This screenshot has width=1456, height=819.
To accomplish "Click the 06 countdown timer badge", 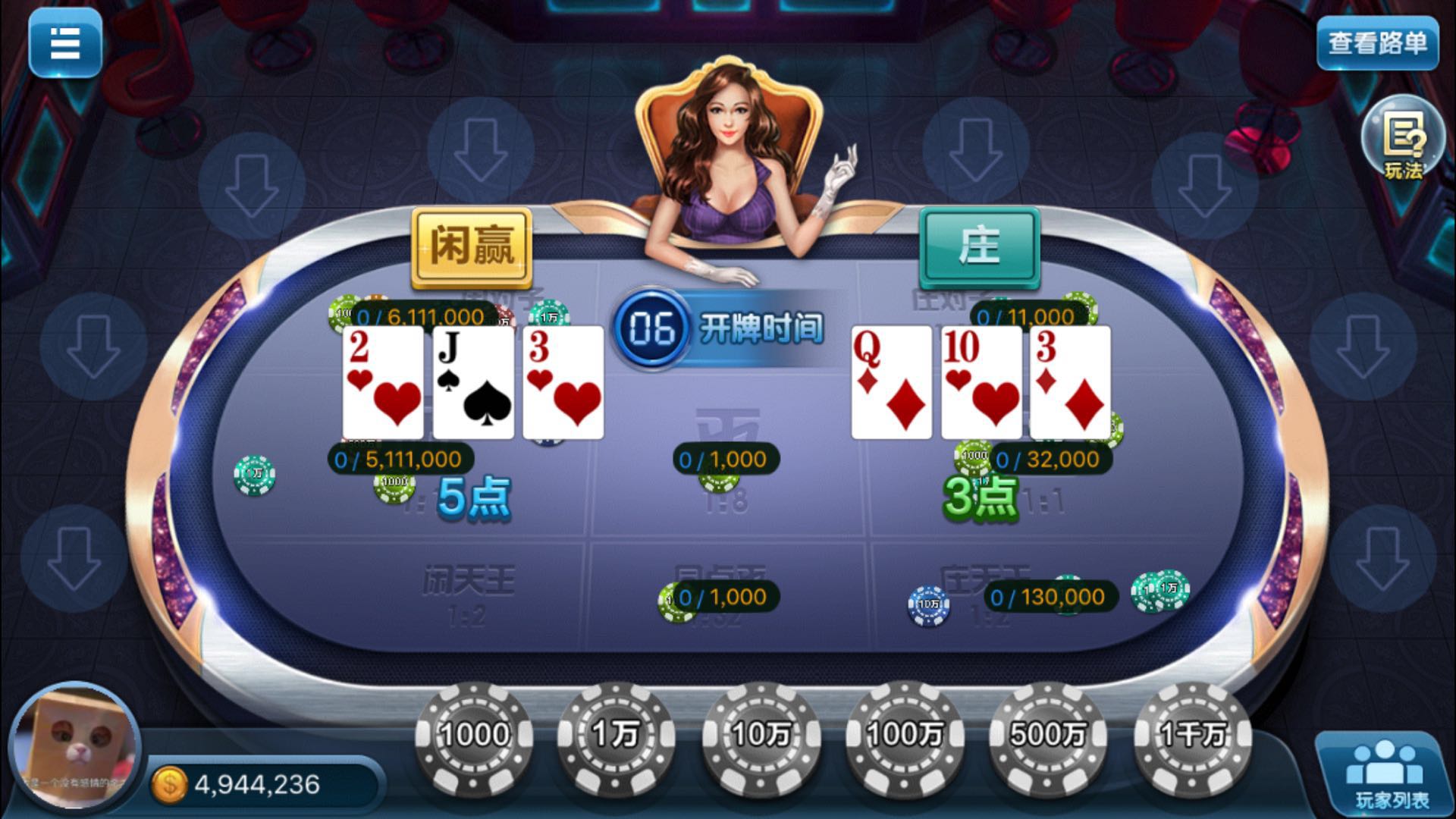I will (x=651, y=330).
